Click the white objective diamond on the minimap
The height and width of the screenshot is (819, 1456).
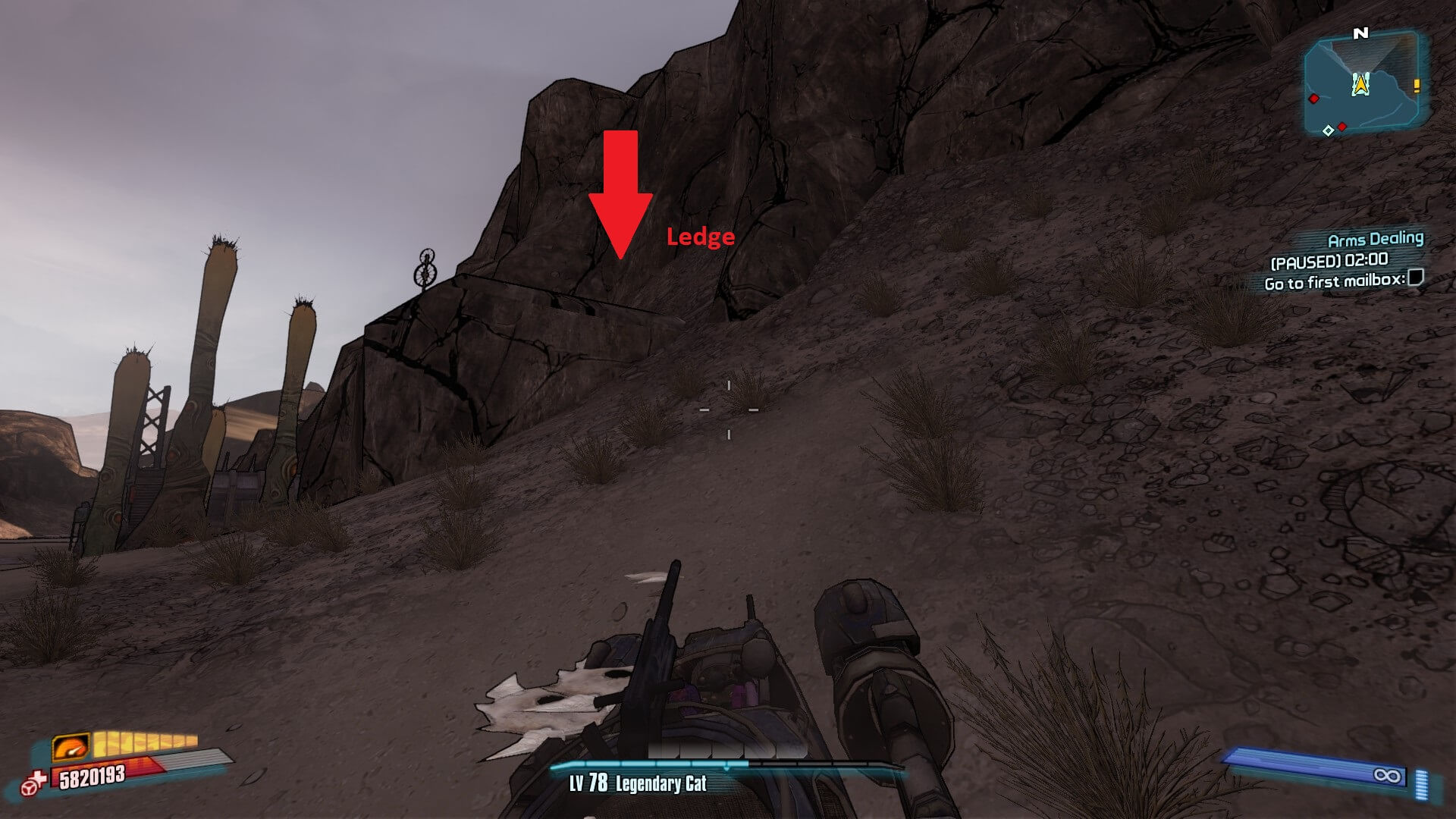pyautogui.click(x=1329, y=130)
